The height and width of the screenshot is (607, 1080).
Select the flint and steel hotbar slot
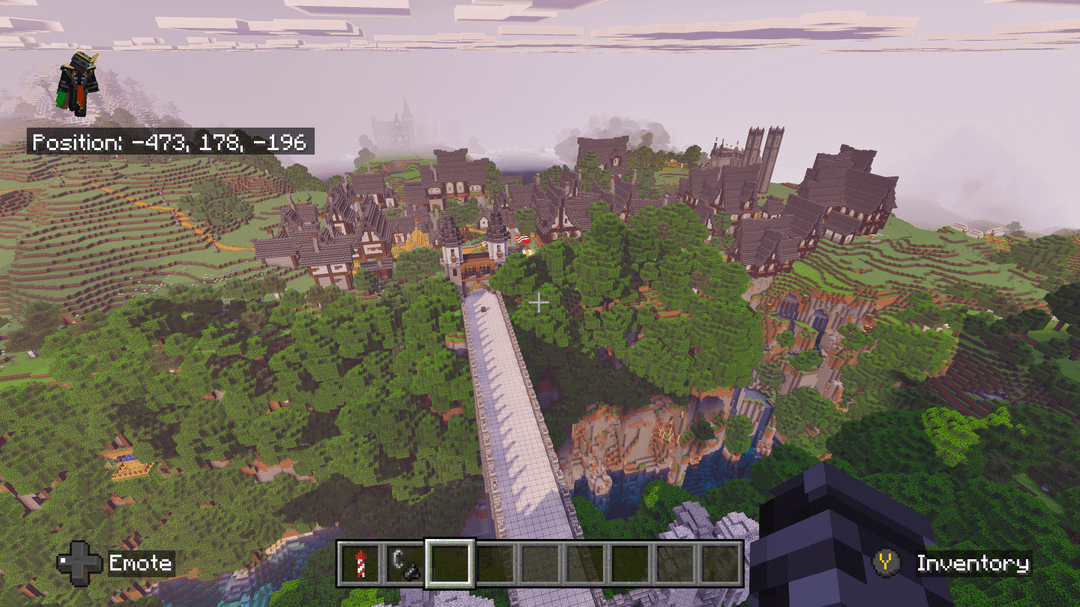click(x=404, y=564)
